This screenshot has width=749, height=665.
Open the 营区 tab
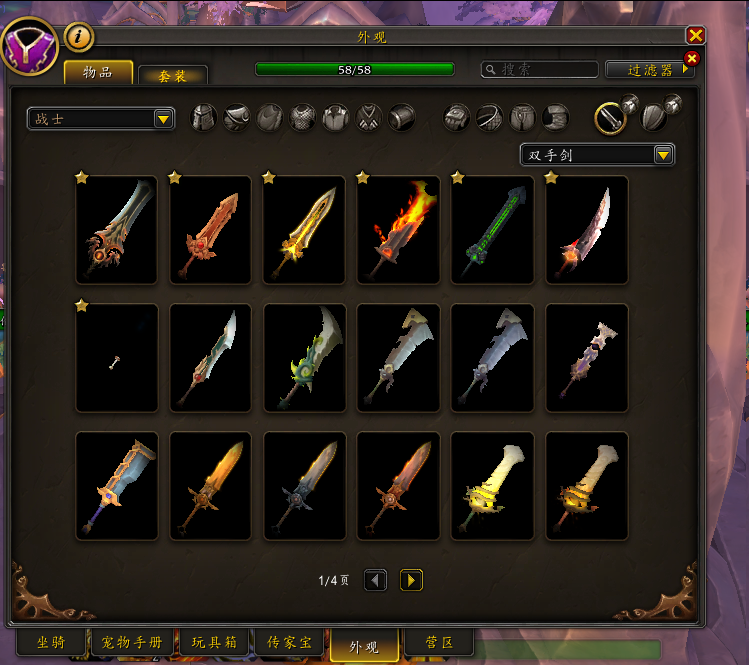[438, 642]
